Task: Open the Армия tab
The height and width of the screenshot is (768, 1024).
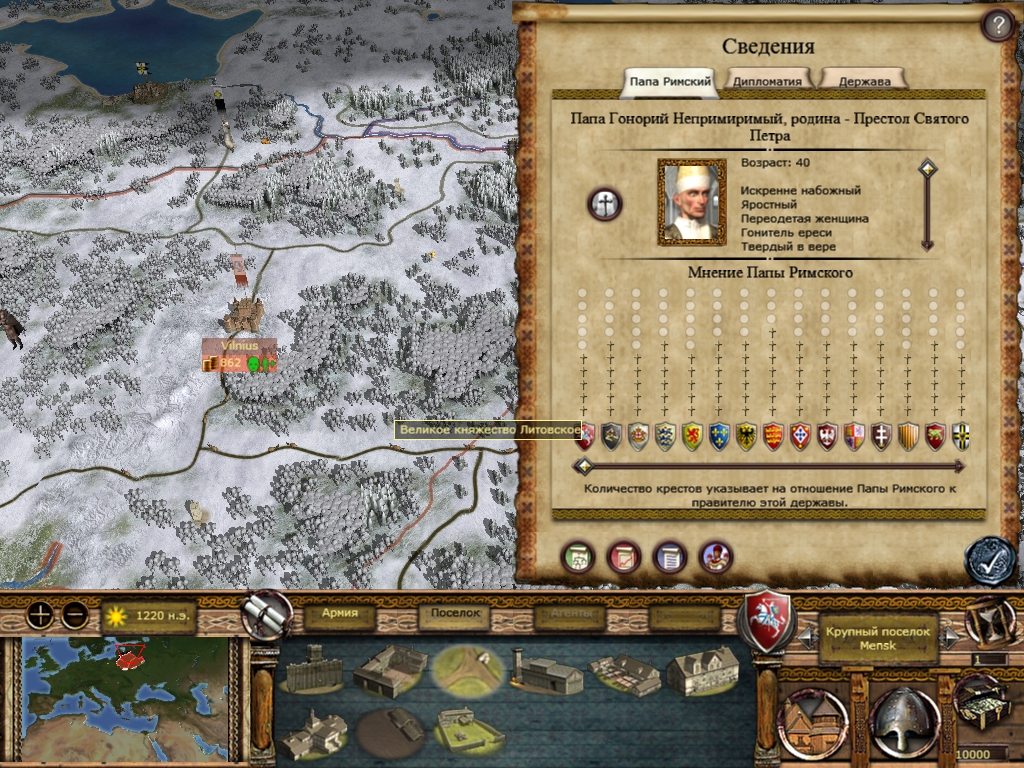Action: 340,614
